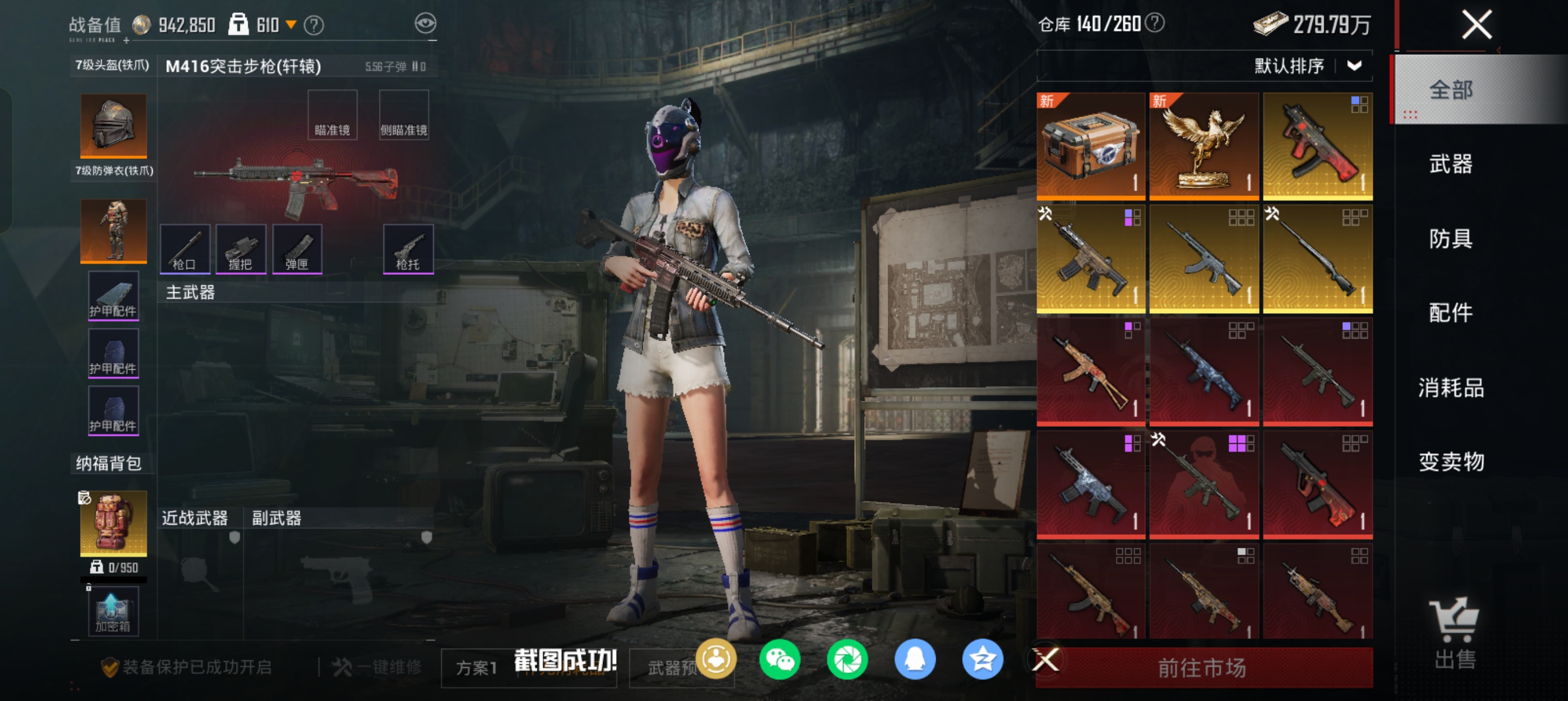Close the warehouse screen with the X
Screen dimensions: 1568x701
(1476, 25)
